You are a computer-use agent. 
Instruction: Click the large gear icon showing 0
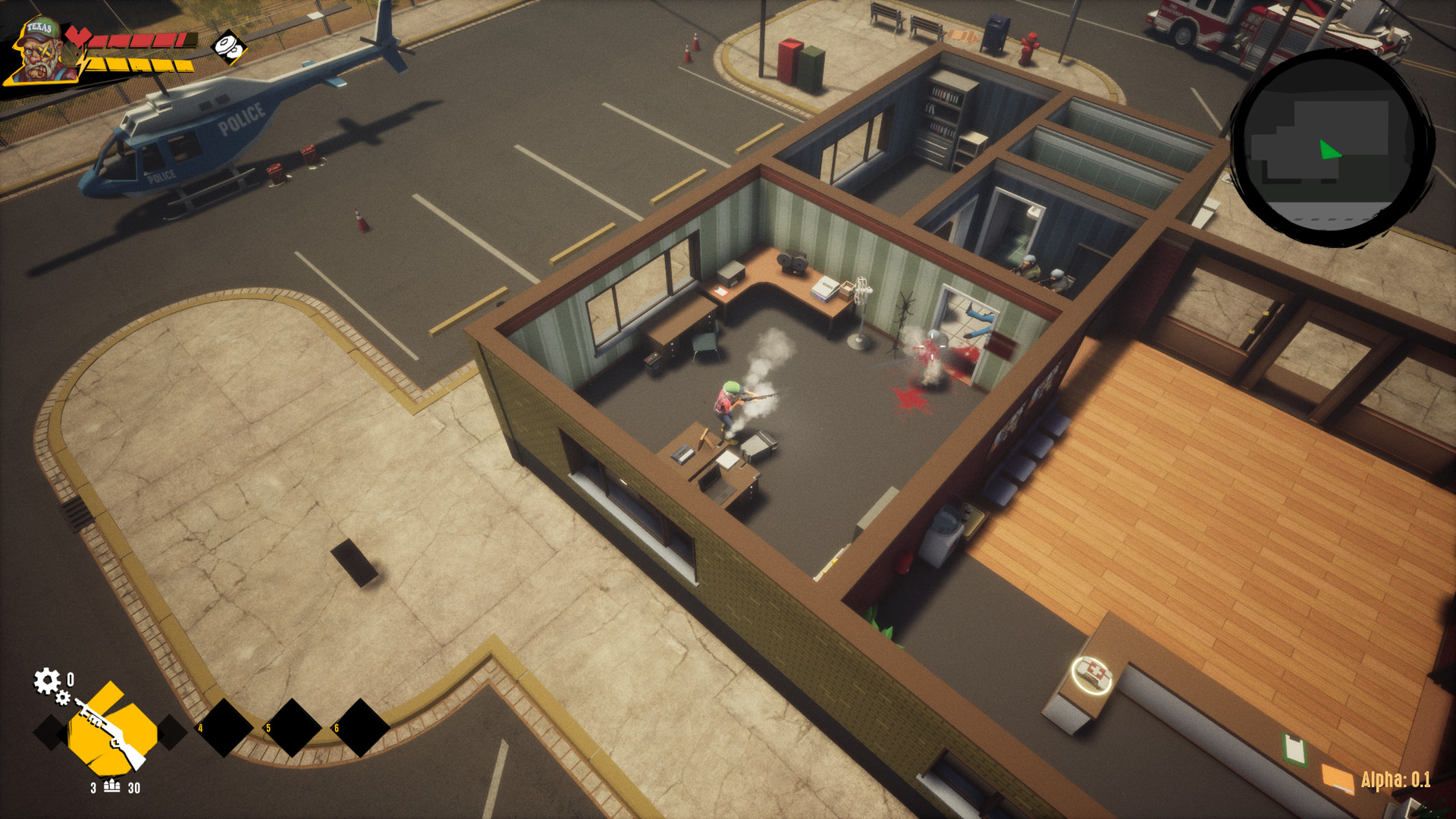46,679
